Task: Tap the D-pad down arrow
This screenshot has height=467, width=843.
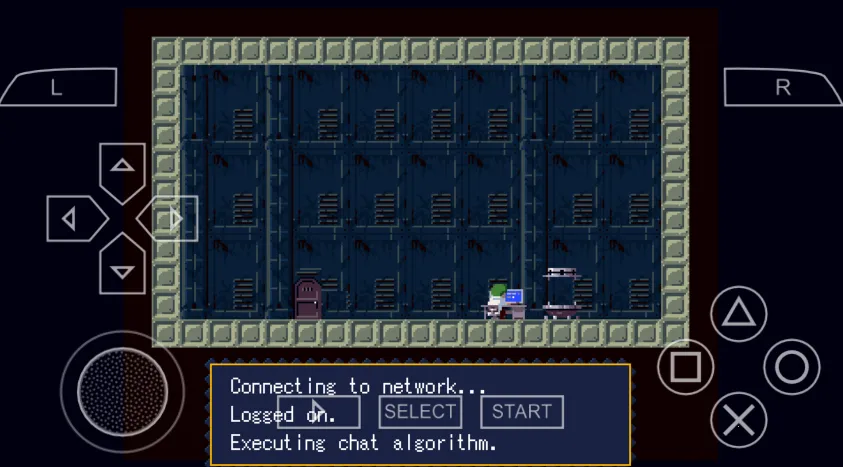Action: click(122, 270)
